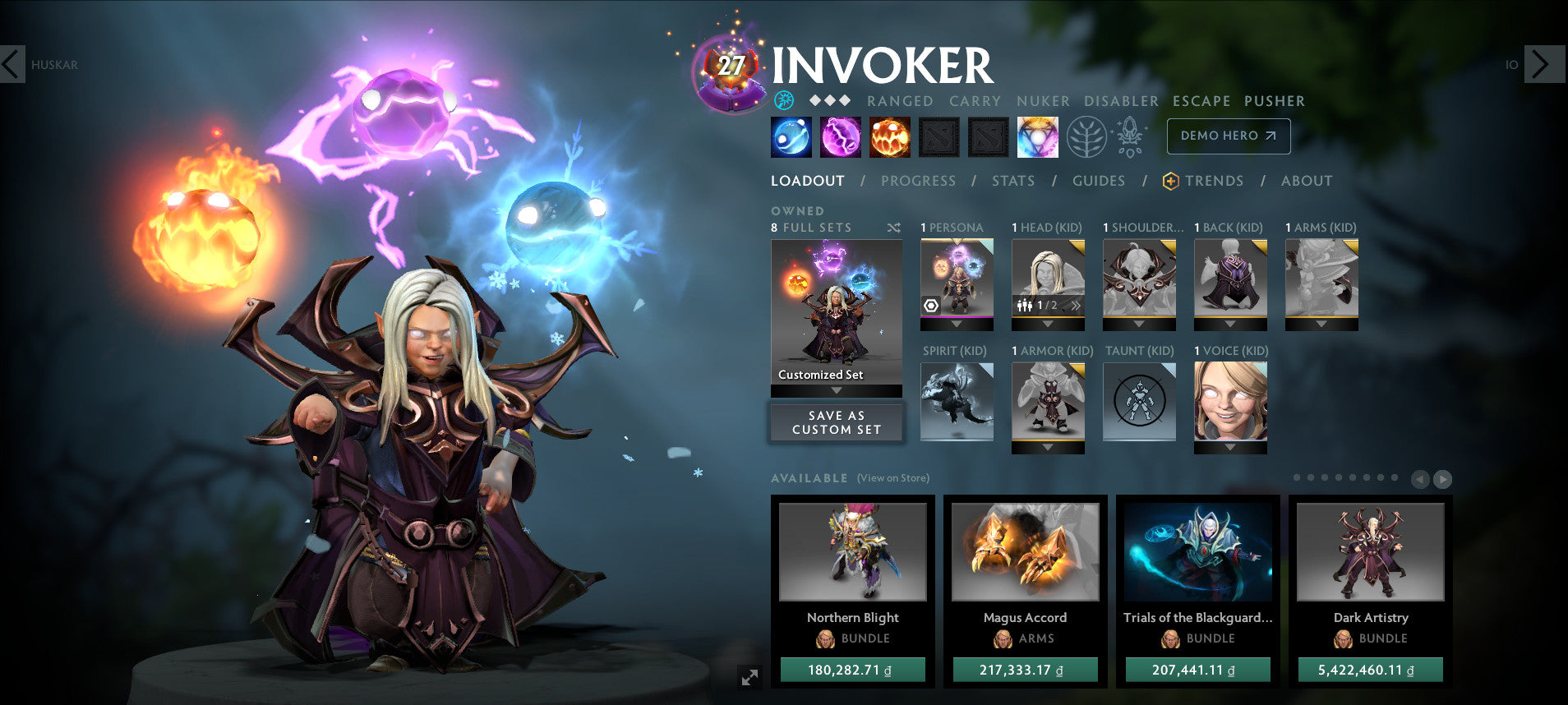
Task: Click the Demo Hero button
Action: [1228, 136]
